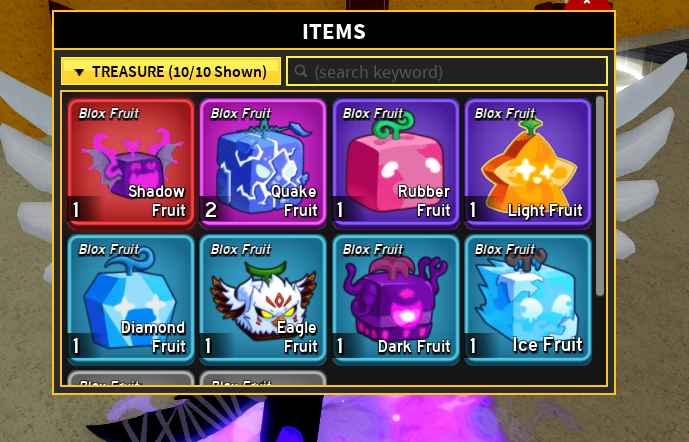Select the Ice Fruit slot
689x442 pixels.
pos(527,298)
